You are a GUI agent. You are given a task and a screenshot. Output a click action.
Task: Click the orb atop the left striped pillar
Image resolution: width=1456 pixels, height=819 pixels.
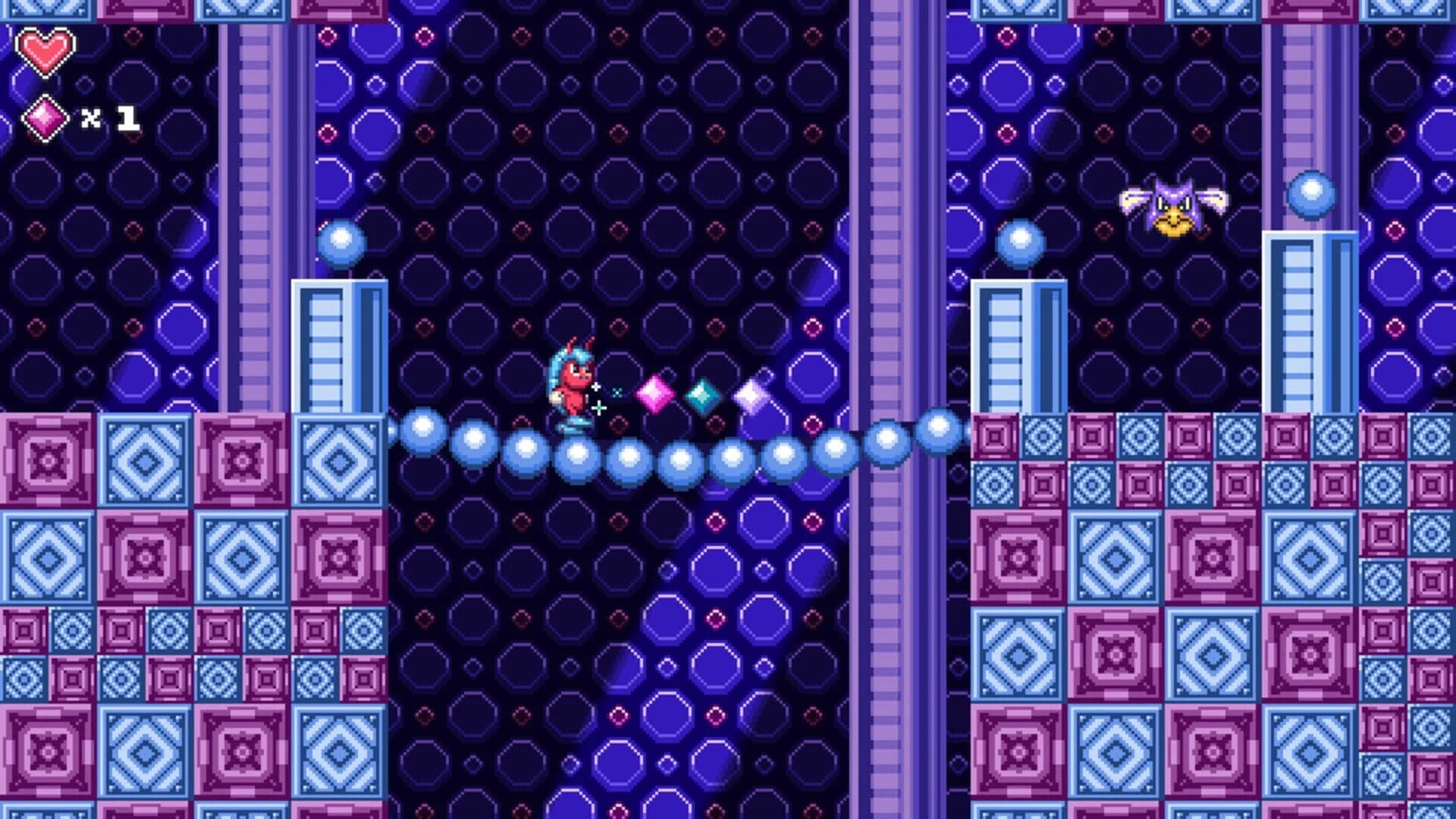point(343,241)
